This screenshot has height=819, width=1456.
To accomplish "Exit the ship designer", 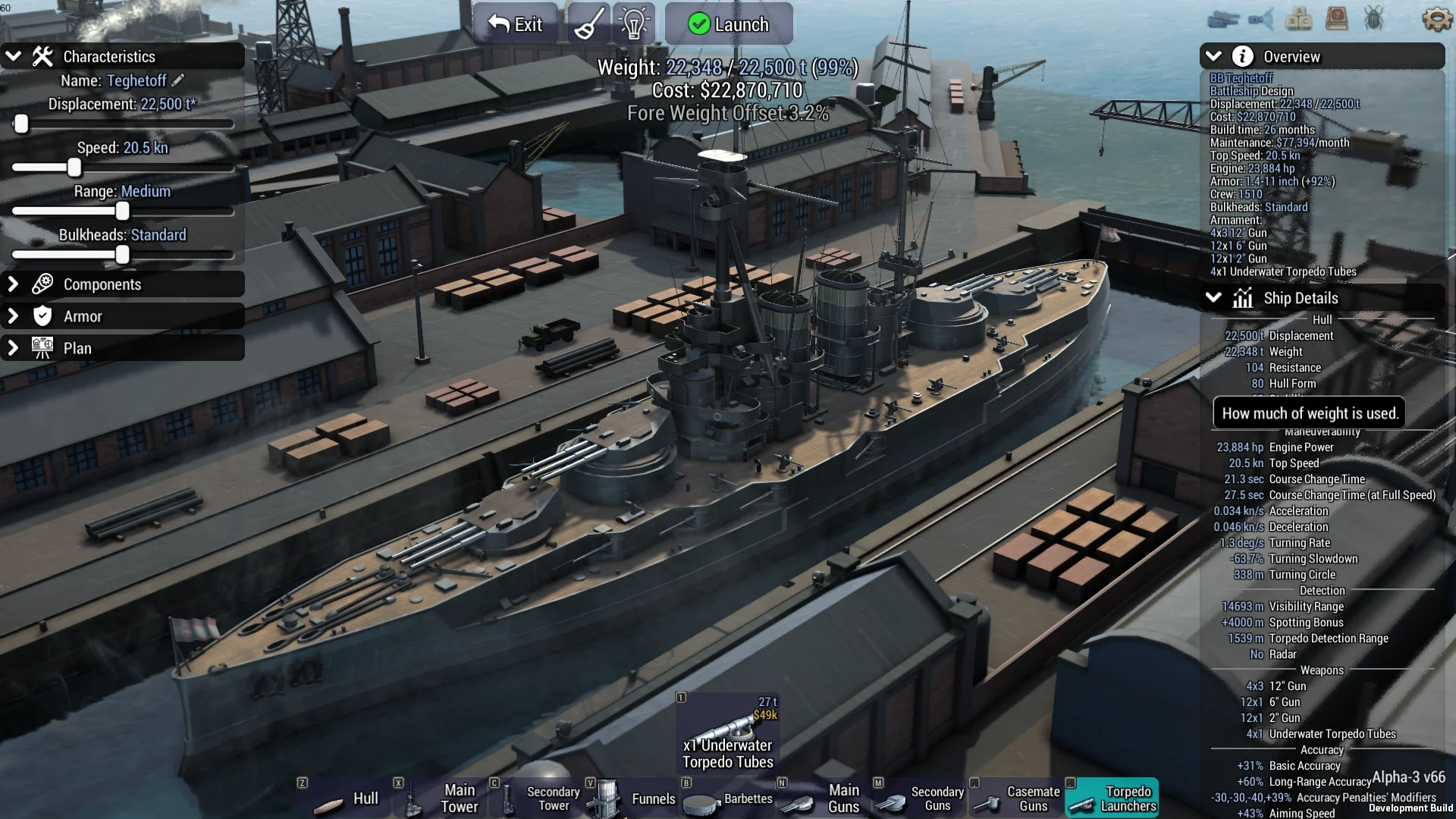I will 516,24.
